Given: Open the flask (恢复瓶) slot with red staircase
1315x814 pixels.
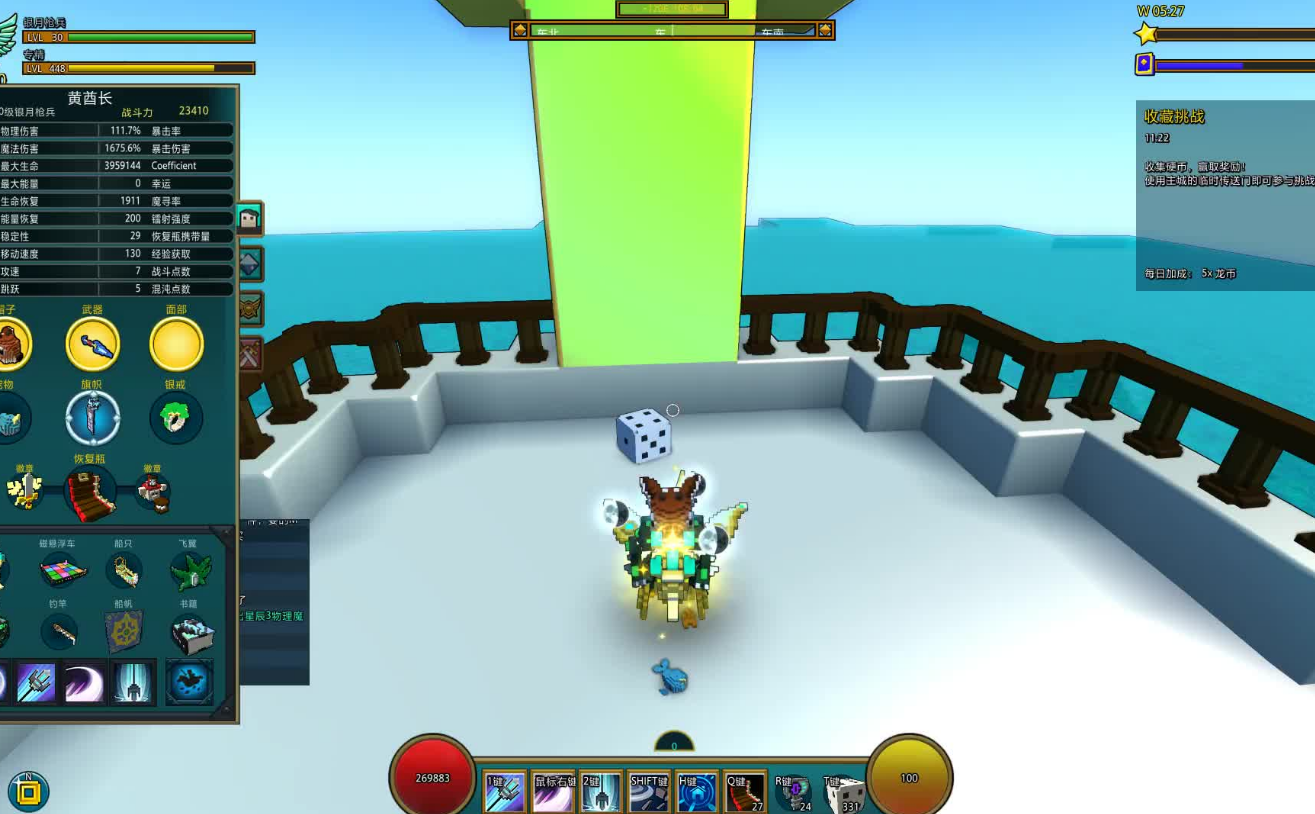Looking at the screenshot, I should 90,493.
